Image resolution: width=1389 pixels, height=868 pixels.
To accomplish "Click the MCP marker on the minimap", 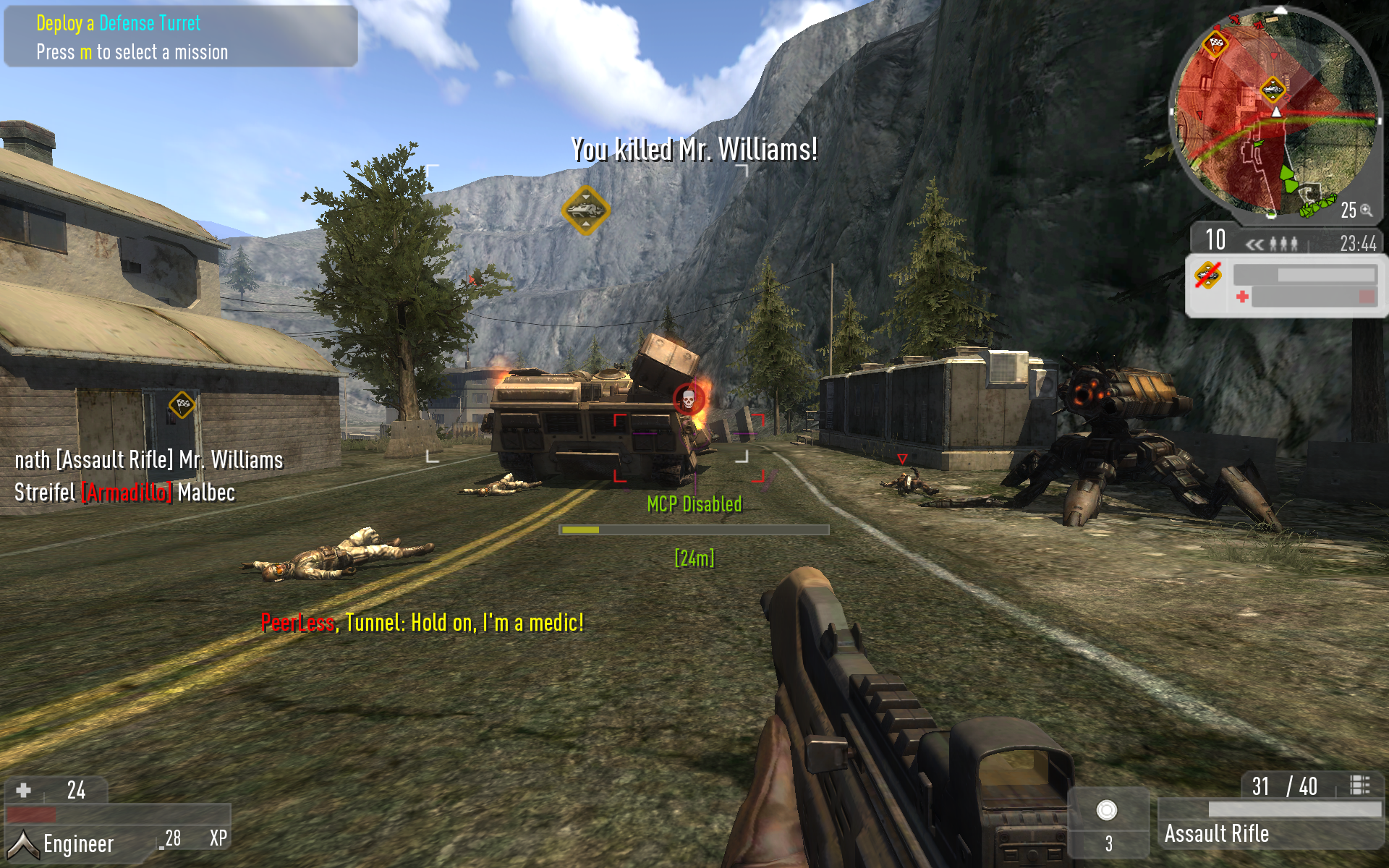I will 1272,90.
